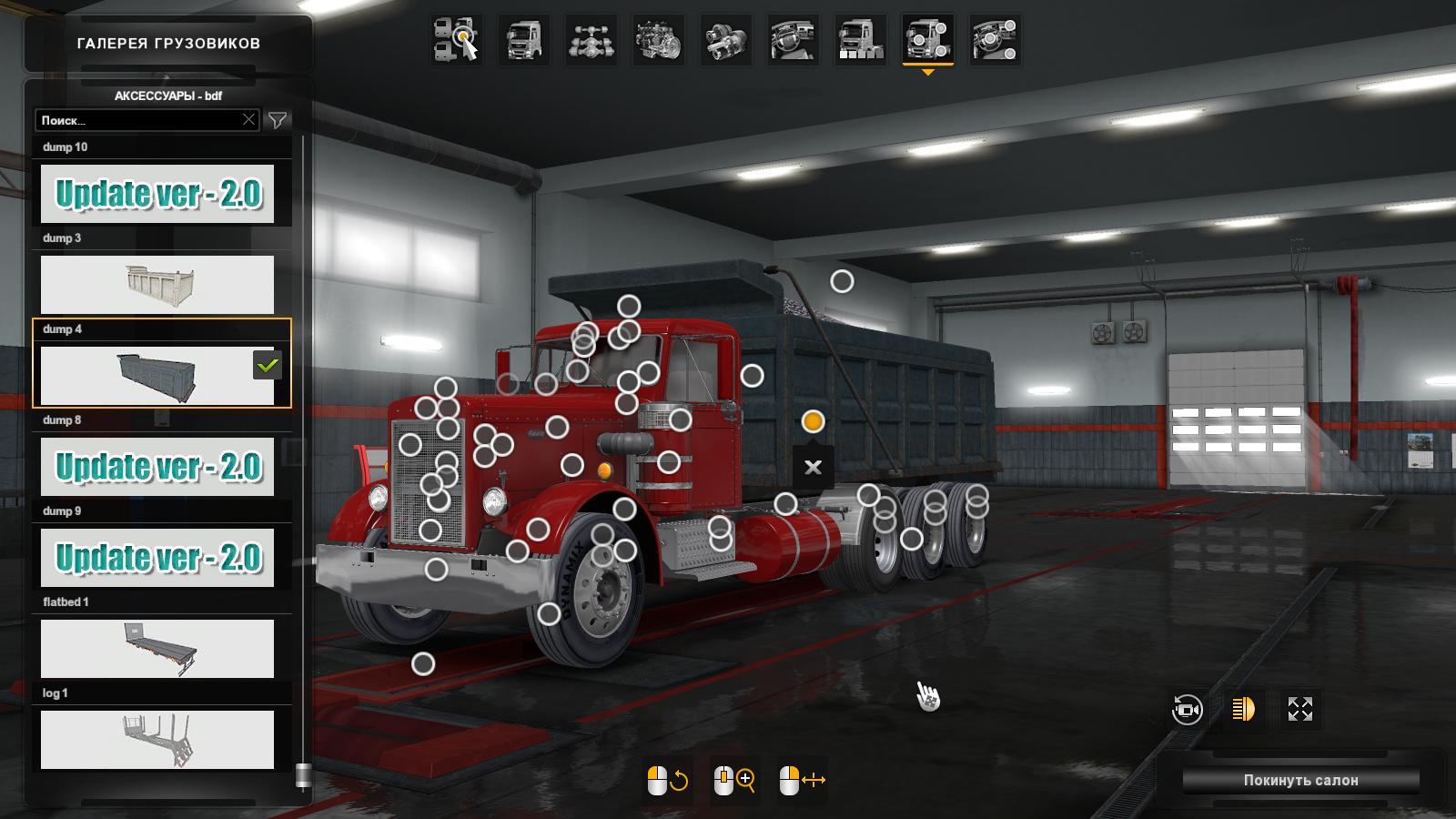The width and height of the screenshot is (1456, 819).
Task: Open the truck gallery header
Action: 168,43
